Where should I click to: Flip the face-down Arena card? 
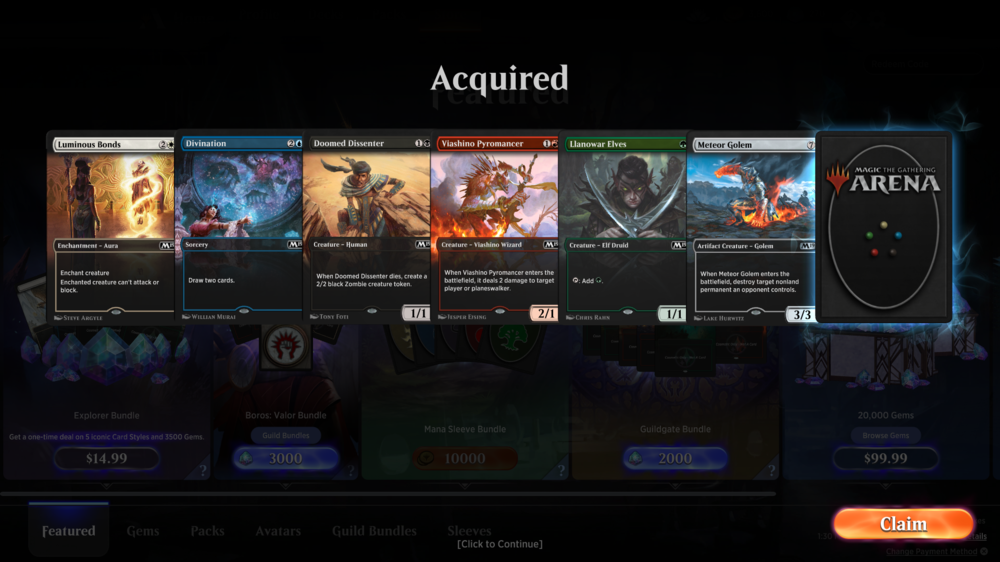883,226
